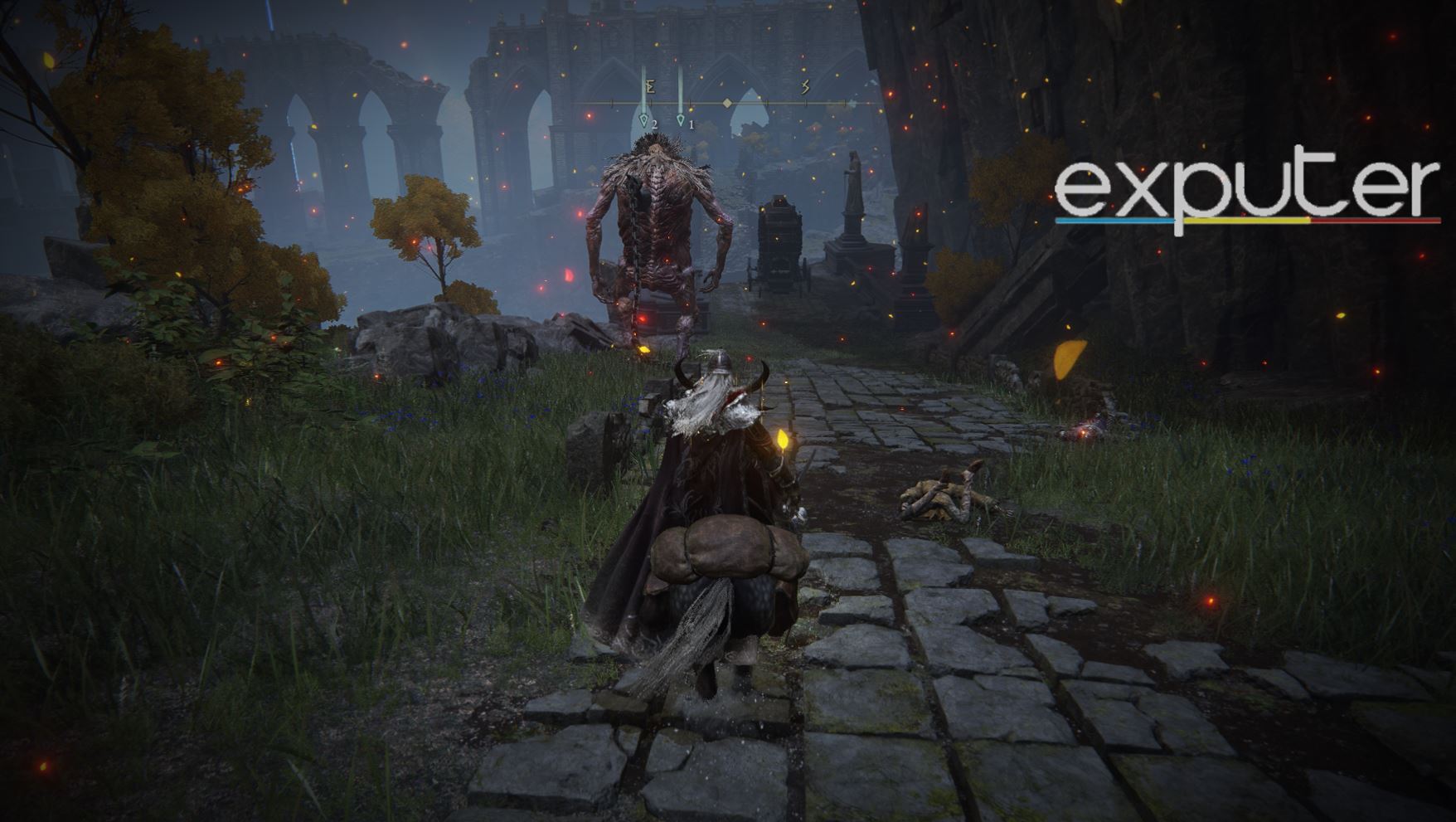Click the diamond cardinal marker on the compass
This screenshot has height=822, width=1456.
pyautogui.click(x=727, y=103)
